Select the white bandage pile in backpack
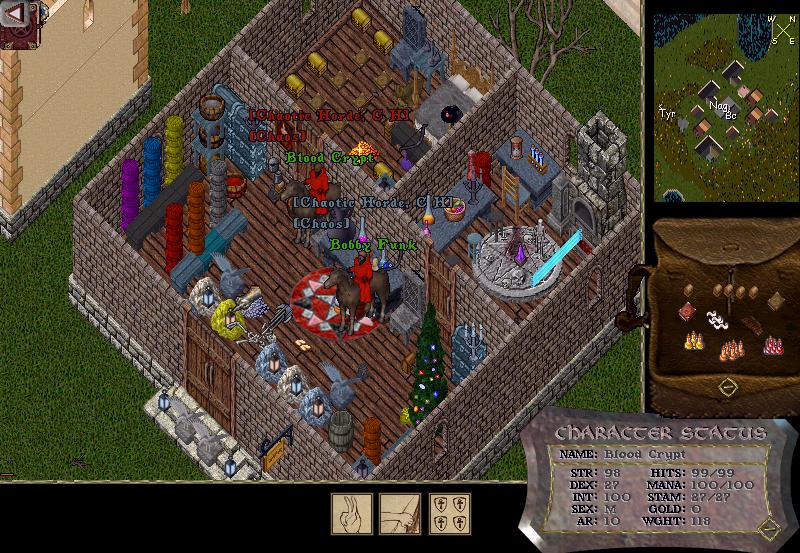The height and width of the screenshot is (553, 800). pos(717,319)
